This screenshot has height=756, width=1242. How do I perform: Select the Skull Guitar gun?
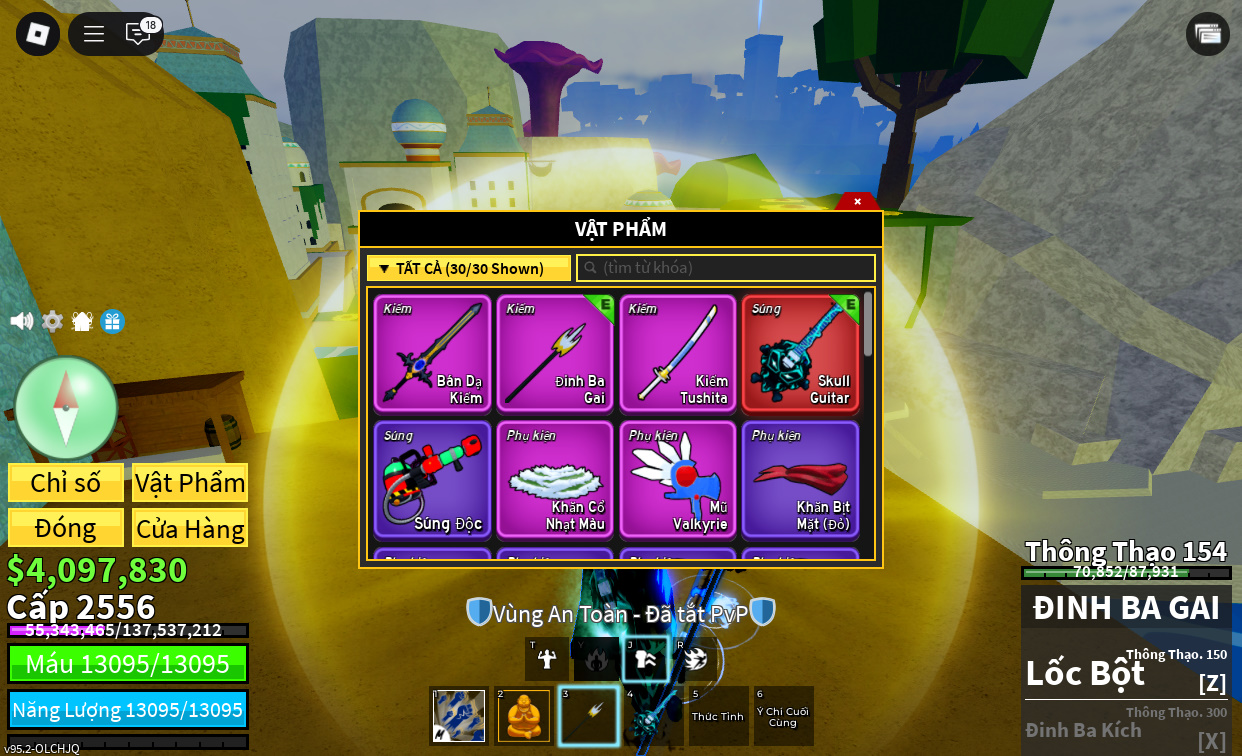pos(800,353)
